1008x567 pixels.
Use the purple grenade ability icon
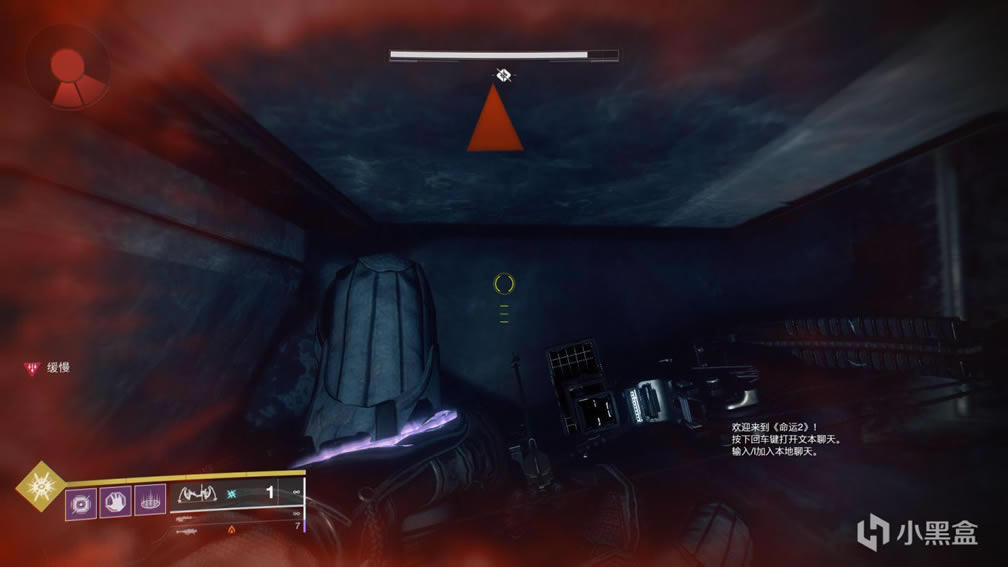81,501
